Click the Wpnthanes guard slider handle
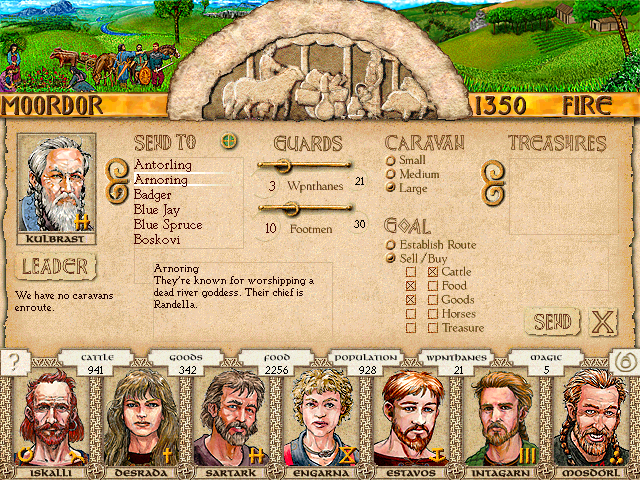The height and width of the screenshot is (480, 640). (281, 165)
